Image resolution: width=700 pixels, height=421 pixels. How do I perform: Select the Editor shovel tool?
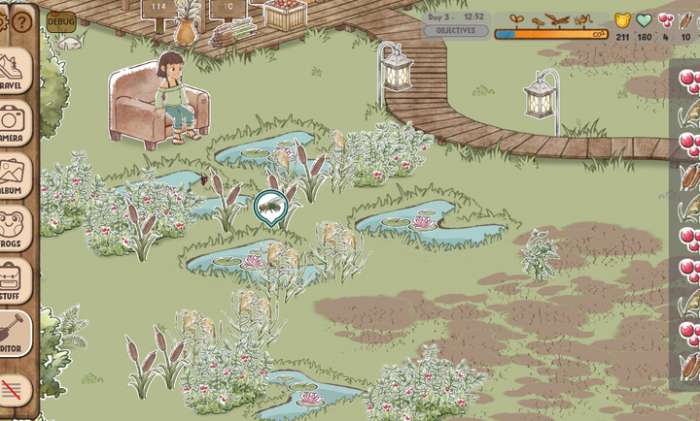click(x=14, y=334)
